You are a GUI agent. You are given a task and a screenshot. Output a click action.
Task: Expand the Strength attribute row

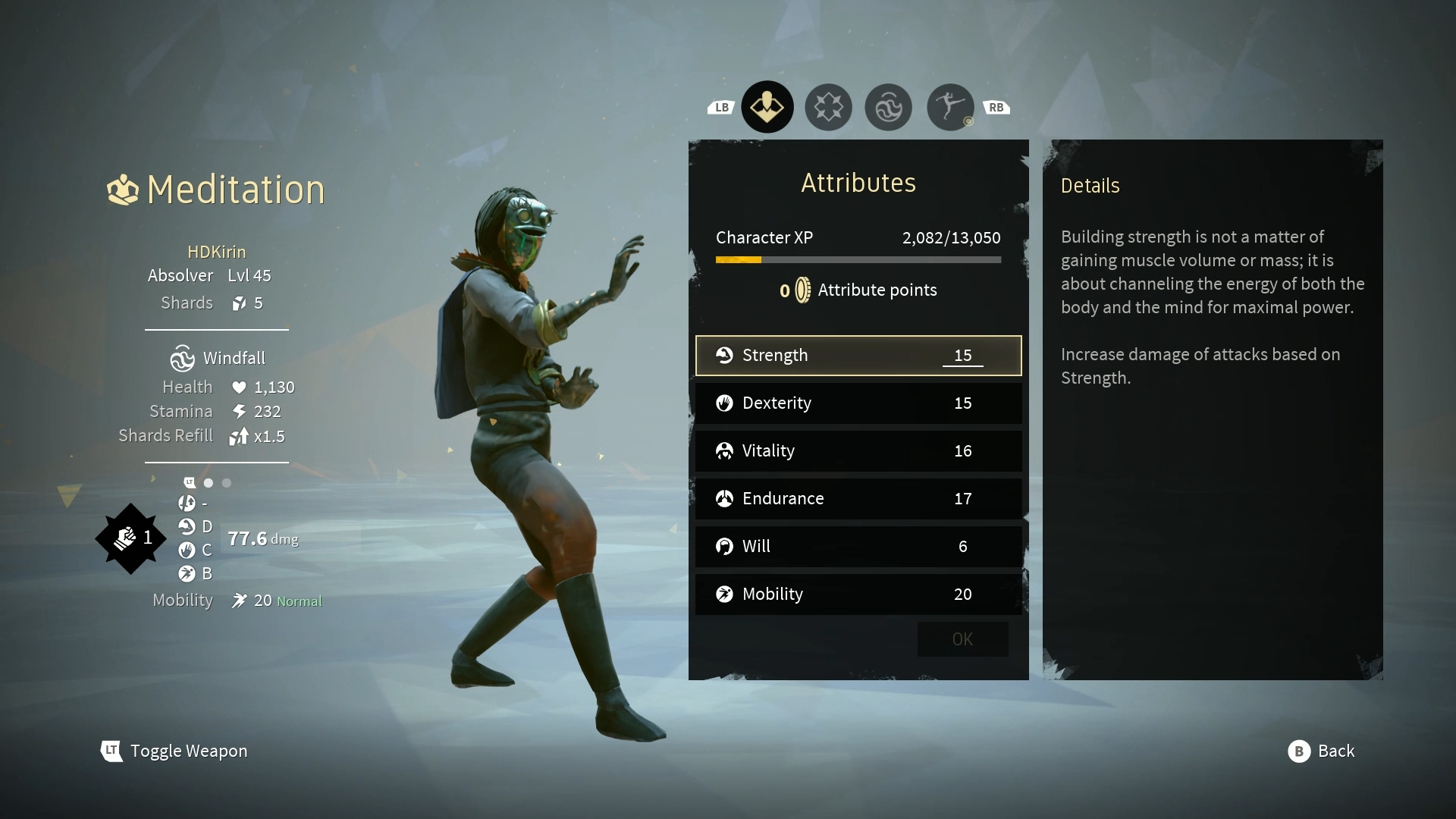pyautogui.click(x=858, y=355)
